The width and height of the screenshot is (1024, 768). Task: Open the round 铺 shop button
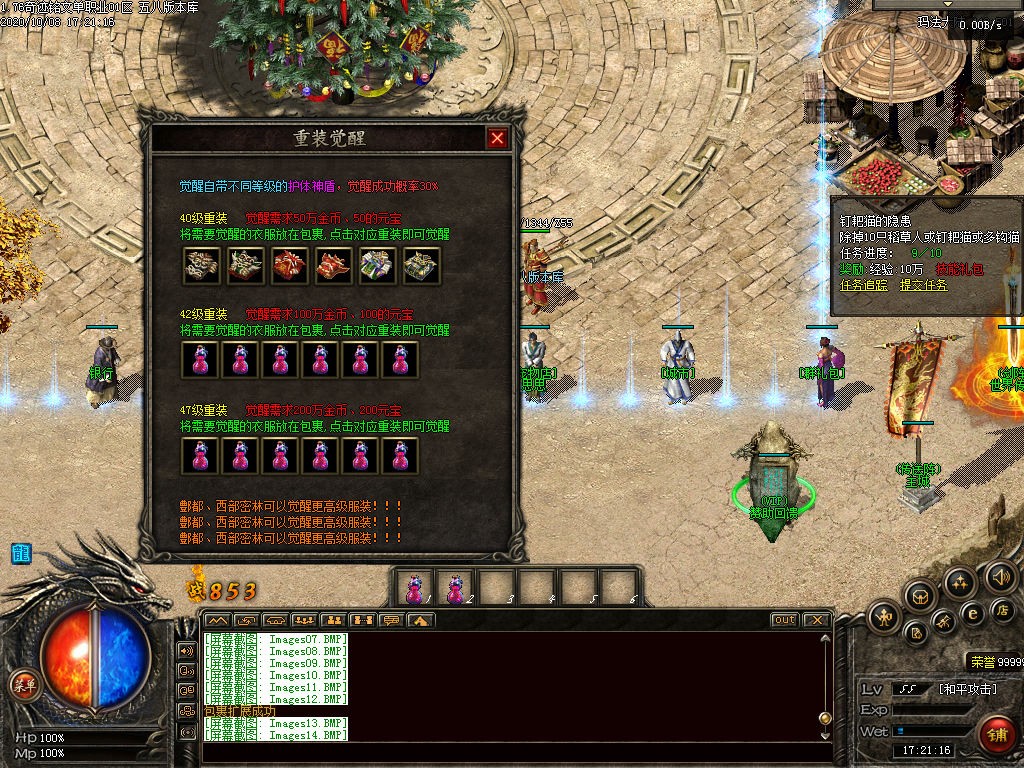[995, 734]
